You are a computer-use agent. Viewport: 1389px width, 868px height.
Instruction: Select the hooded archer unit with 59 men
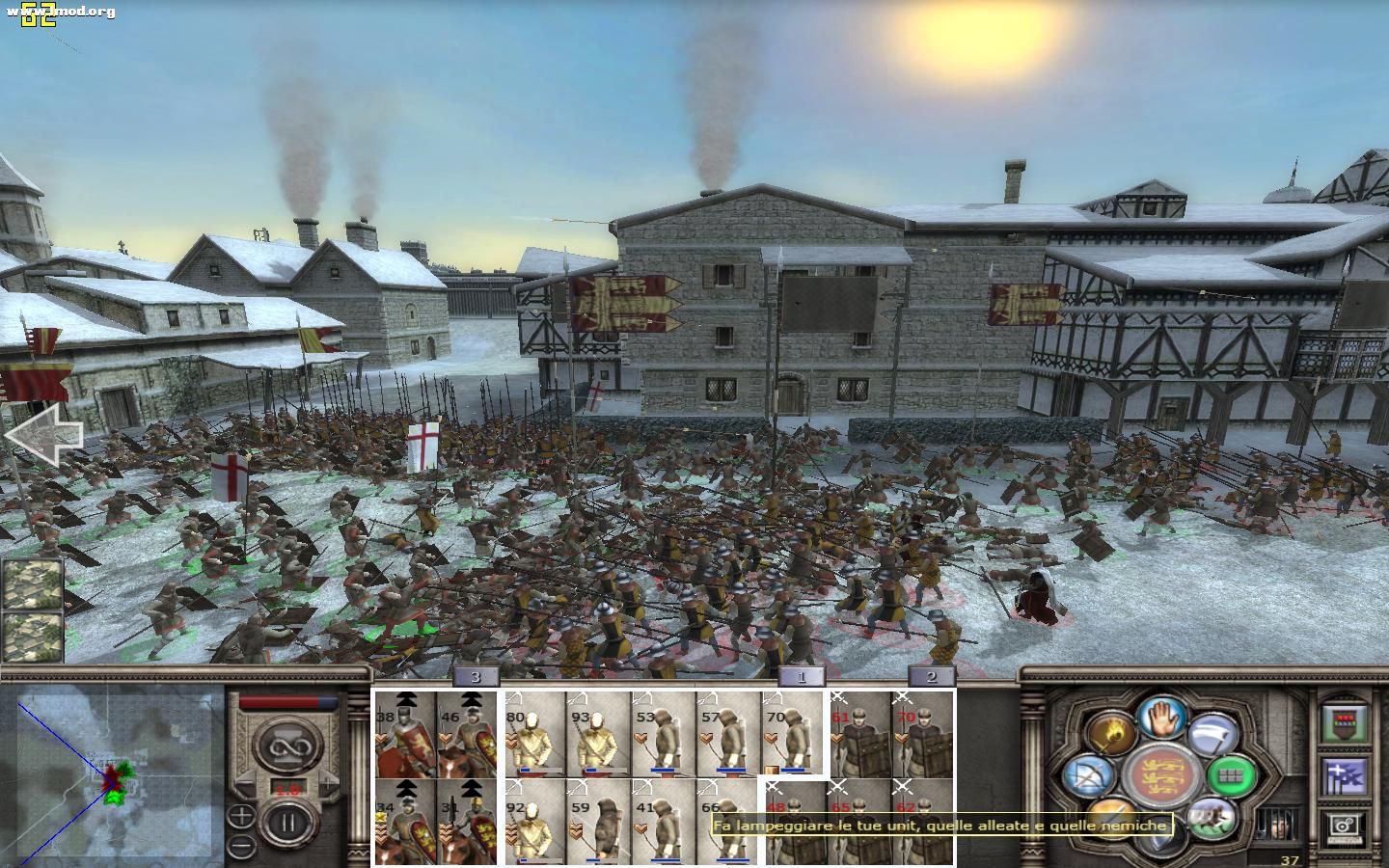click(599, 822)
